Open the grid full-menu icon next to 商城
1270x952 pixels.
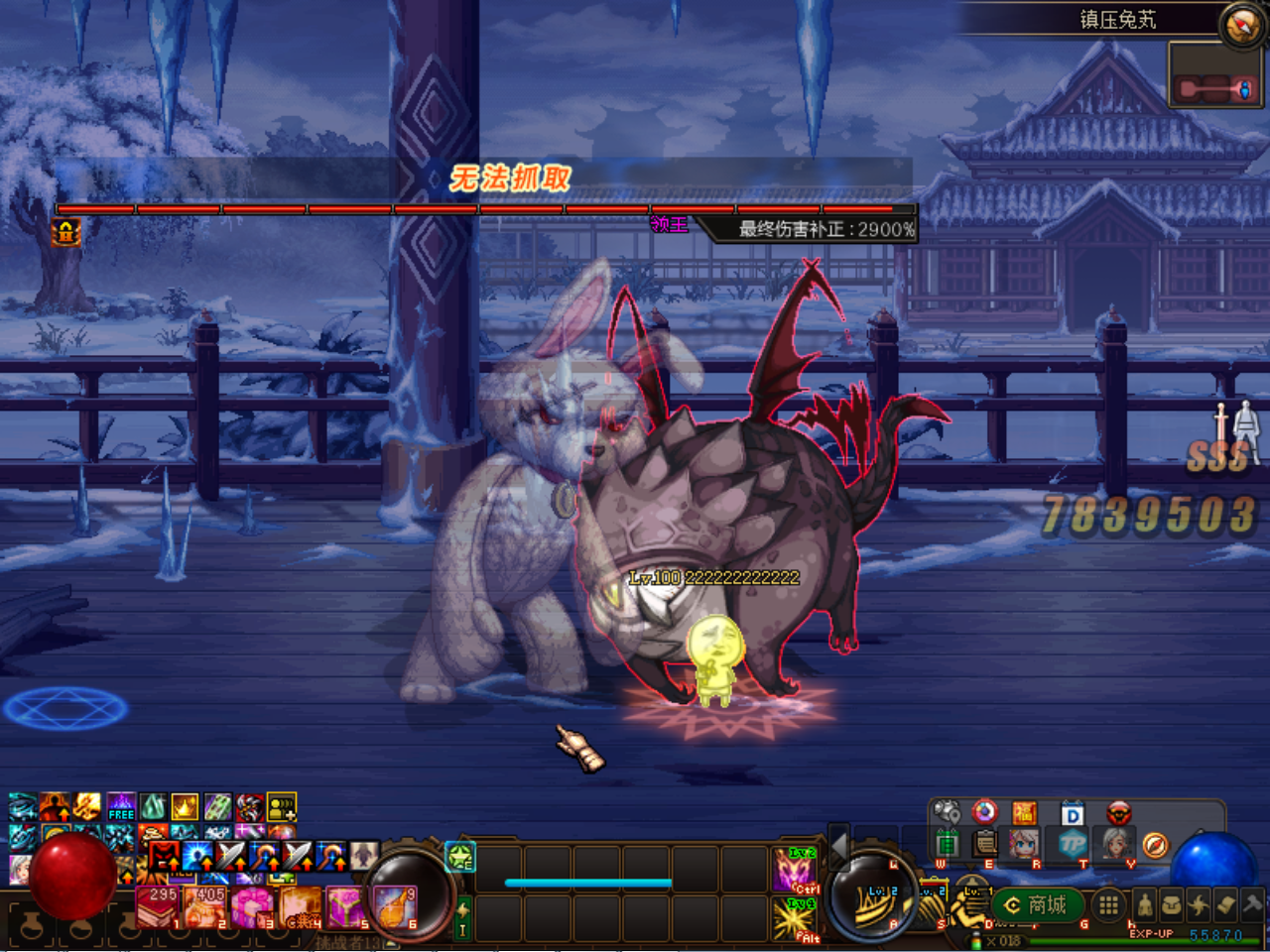(1108, 906)
